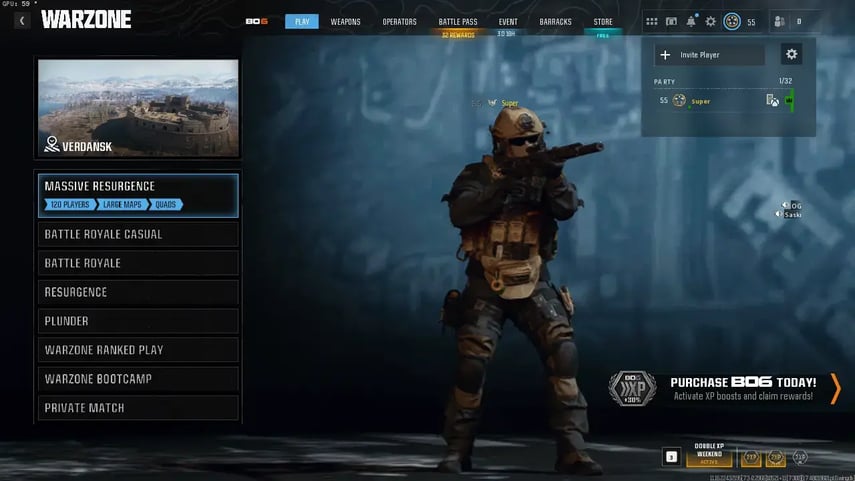Start Warzone Bootcamp
855x481 pixels.
click(138, 380)
